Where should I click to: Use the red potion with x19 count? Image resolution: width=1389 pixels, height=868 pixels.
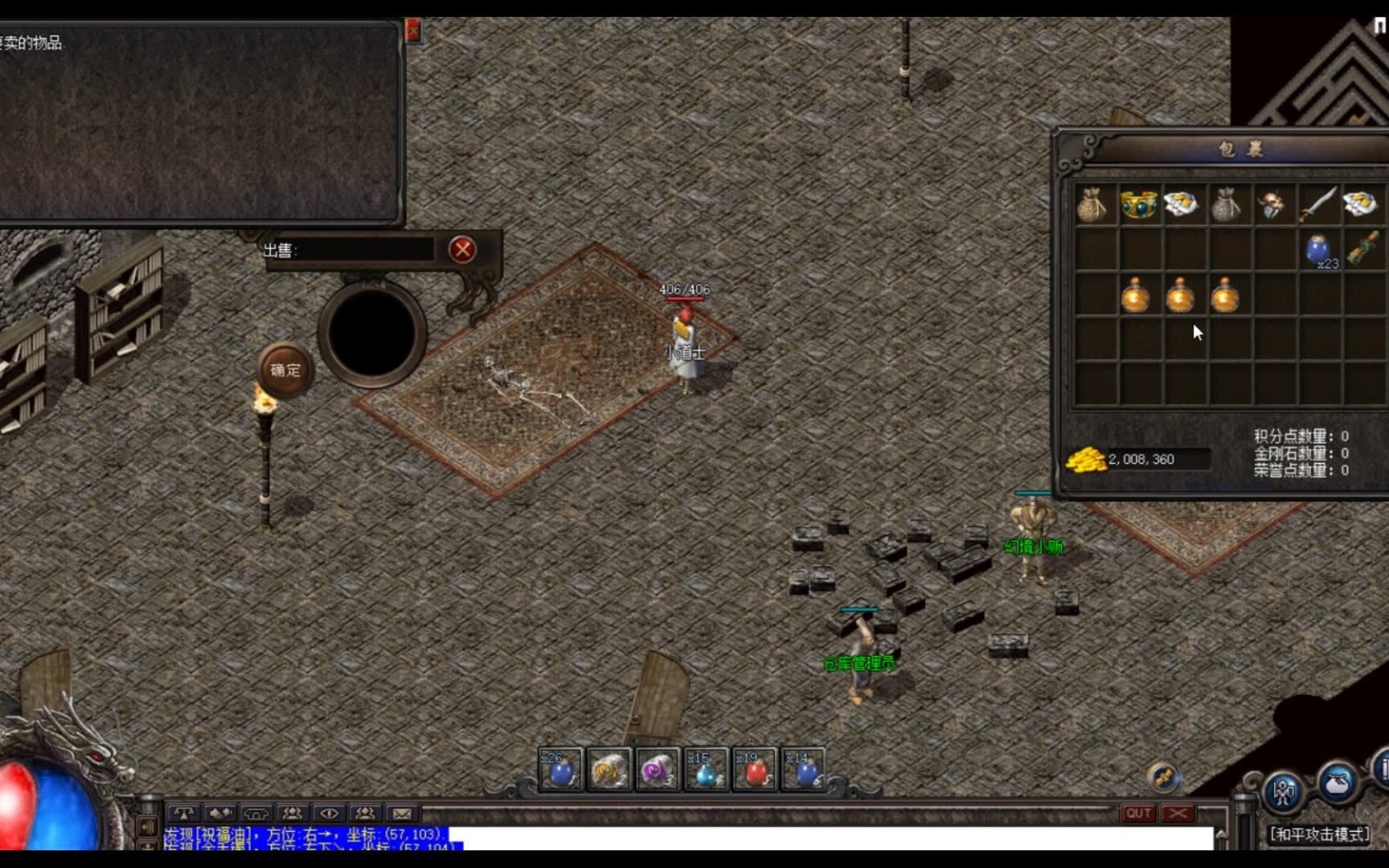[756, 768]
